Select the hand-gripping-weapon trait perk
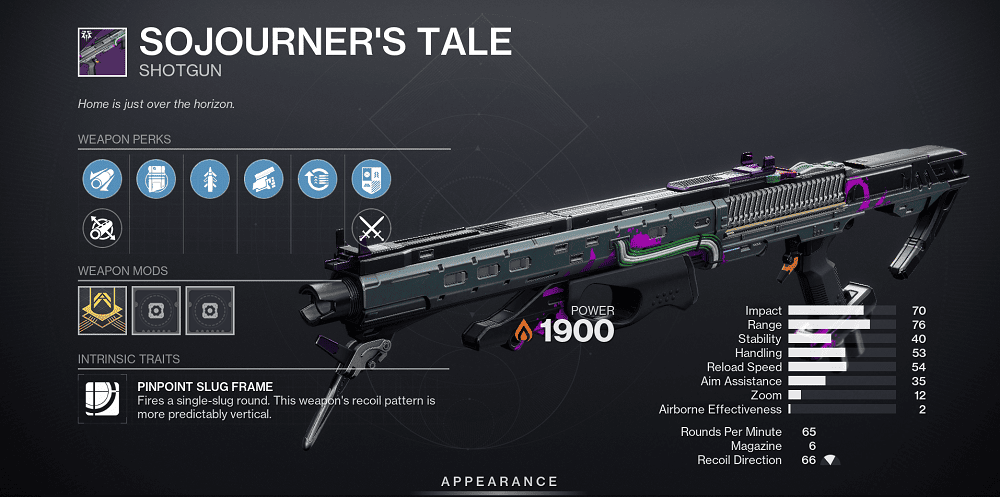 pos(263,180)
